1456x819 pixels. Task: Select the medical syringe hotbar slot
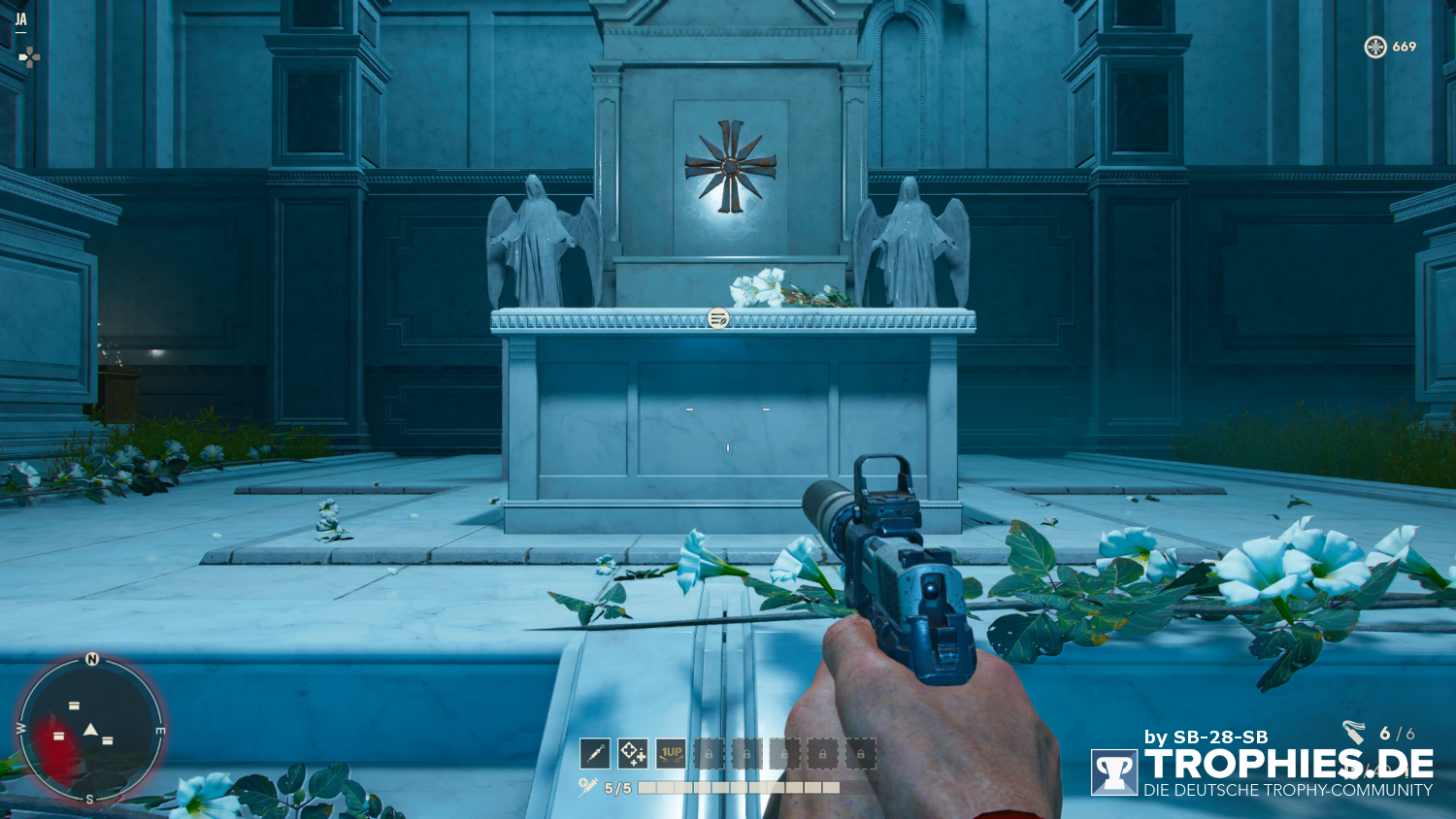pyautogui.click(x=594, y=753)
